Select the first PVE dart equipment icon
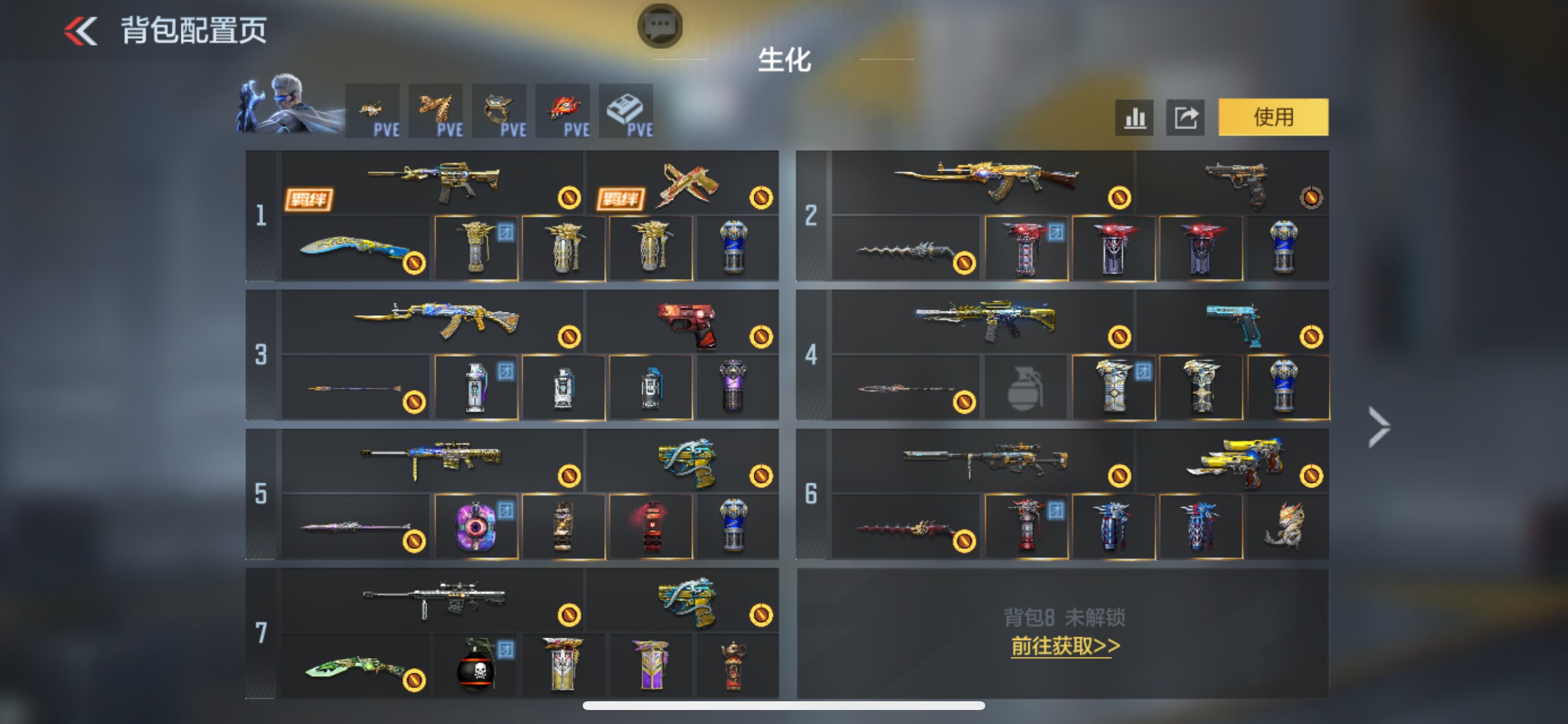Image resolution: width=1568 pixels, height=724 pixels. (373, 111)
